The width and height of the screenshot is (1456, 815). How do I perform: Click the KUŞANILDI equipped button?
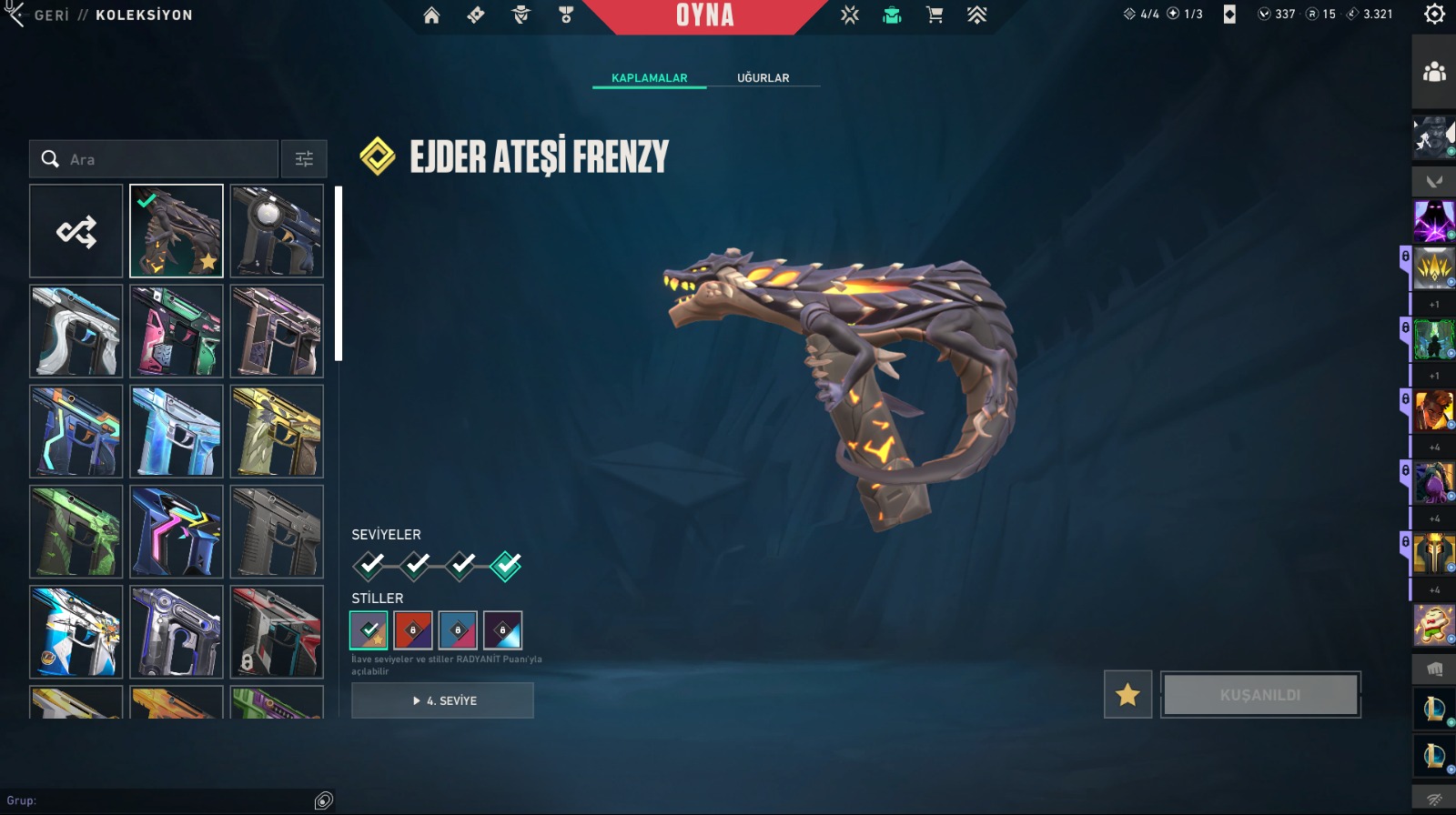[x=1260, y=695]
